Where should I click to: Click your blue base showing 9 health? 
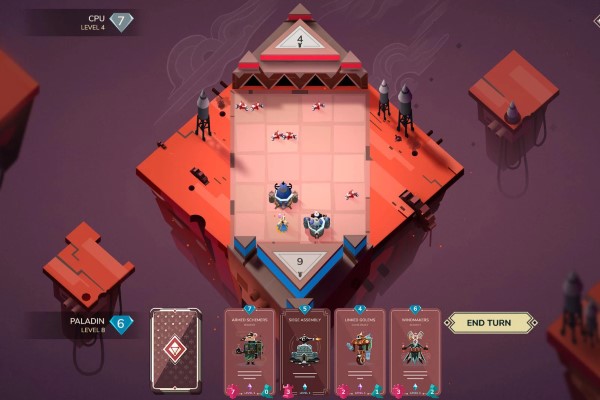[301, 262]
